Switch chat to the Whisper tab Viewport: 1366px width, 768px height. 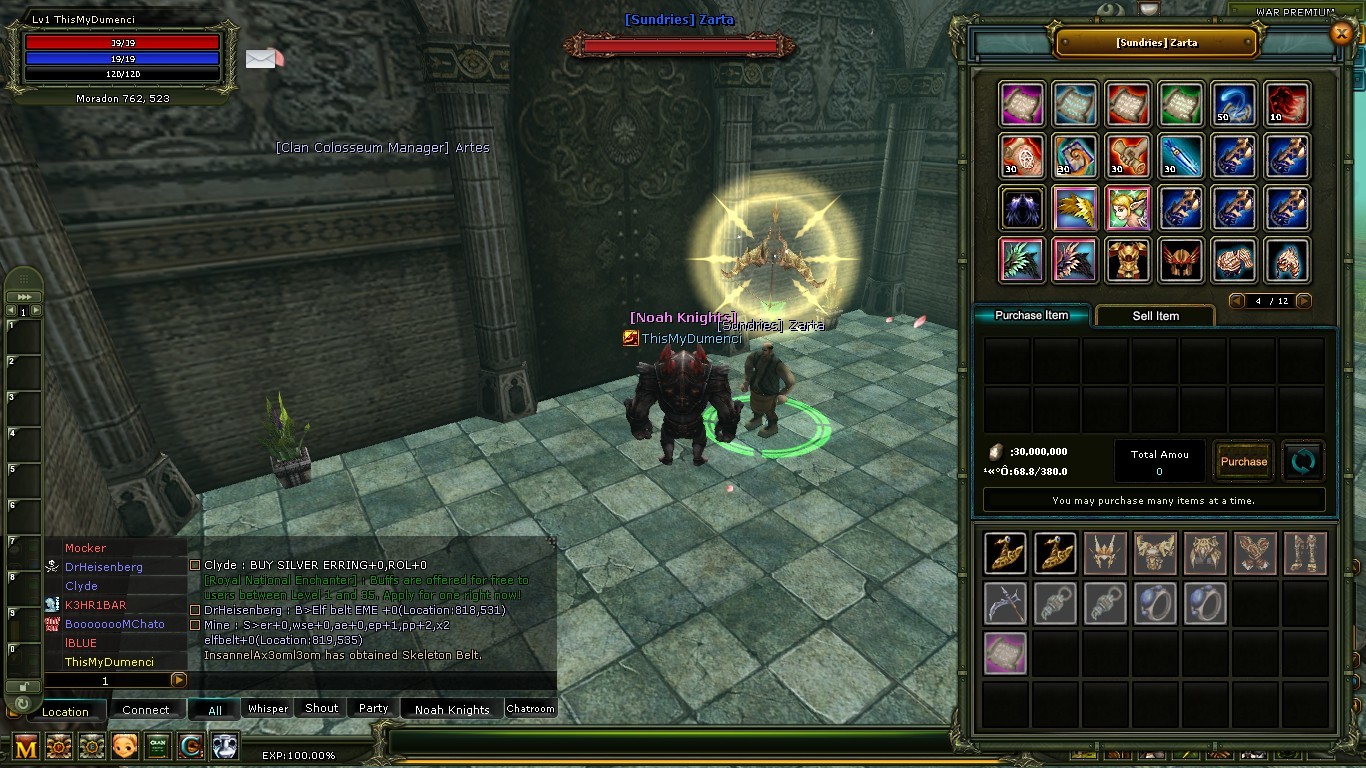pyautogui.click(x=268, y=709)
